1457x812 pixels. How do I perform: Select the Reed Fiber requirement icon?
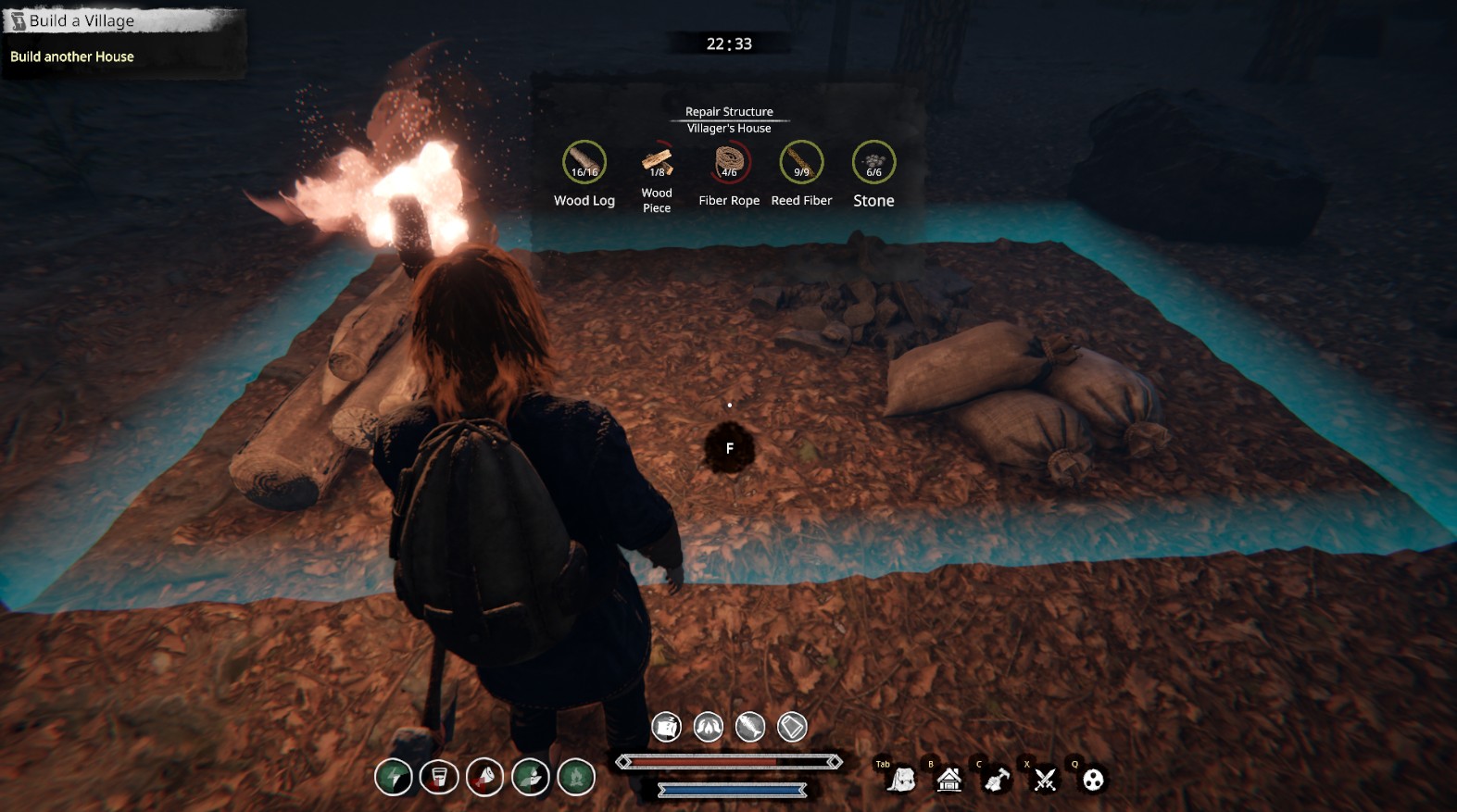801,163
